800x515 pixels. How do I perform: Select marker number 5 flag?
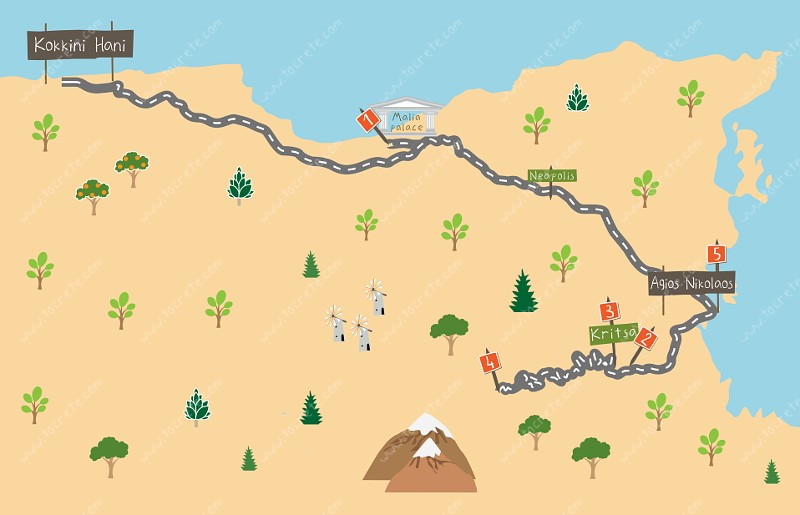(x=716, y=254)
